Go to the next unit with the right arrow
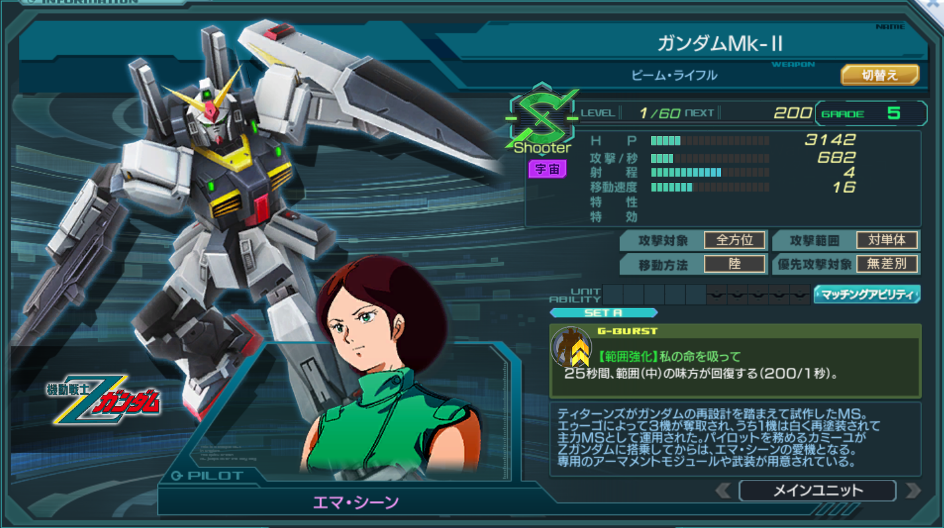Viewport: 944px width, 528px height. (x=912, y=490)
